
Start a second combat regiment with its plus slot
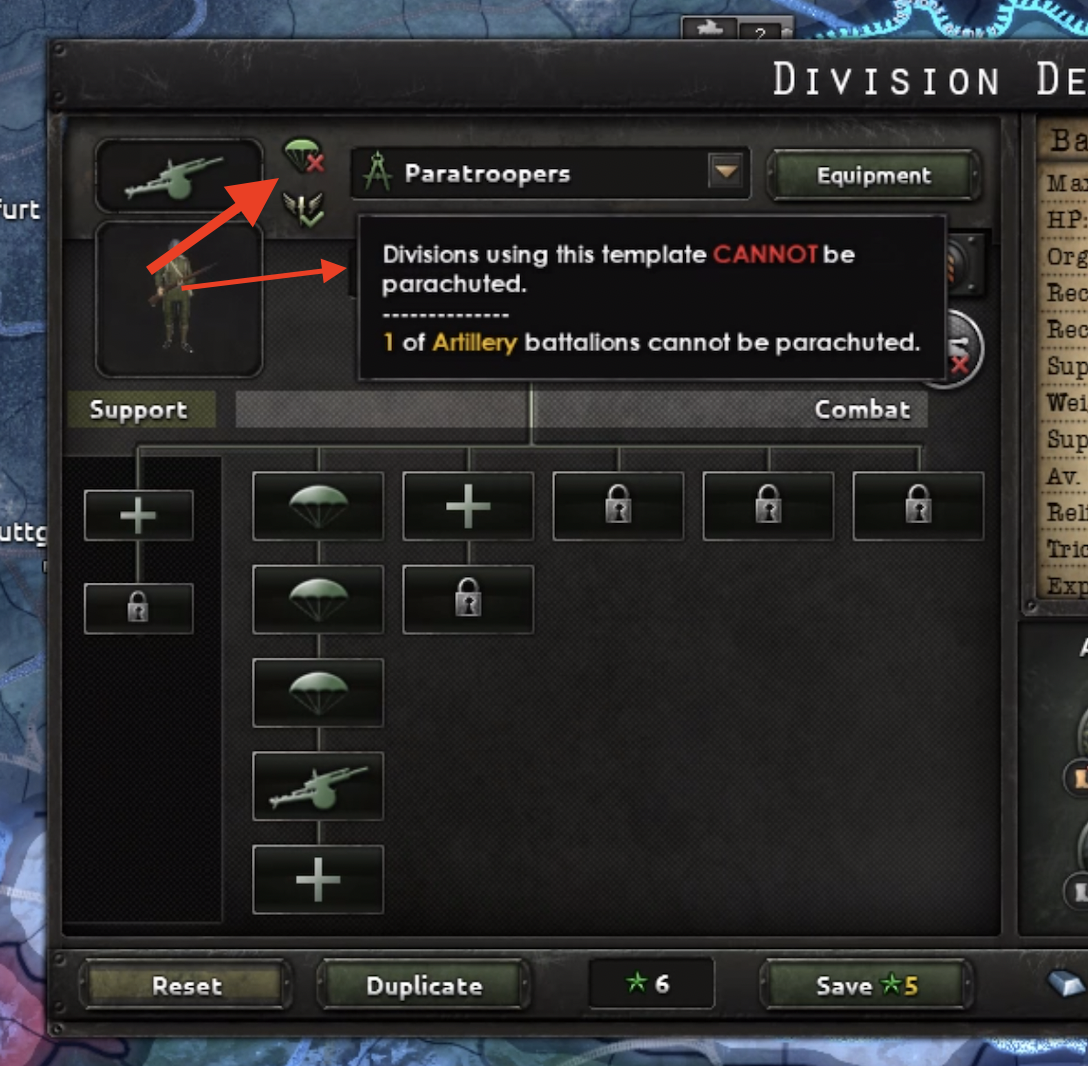coord(468,507)
